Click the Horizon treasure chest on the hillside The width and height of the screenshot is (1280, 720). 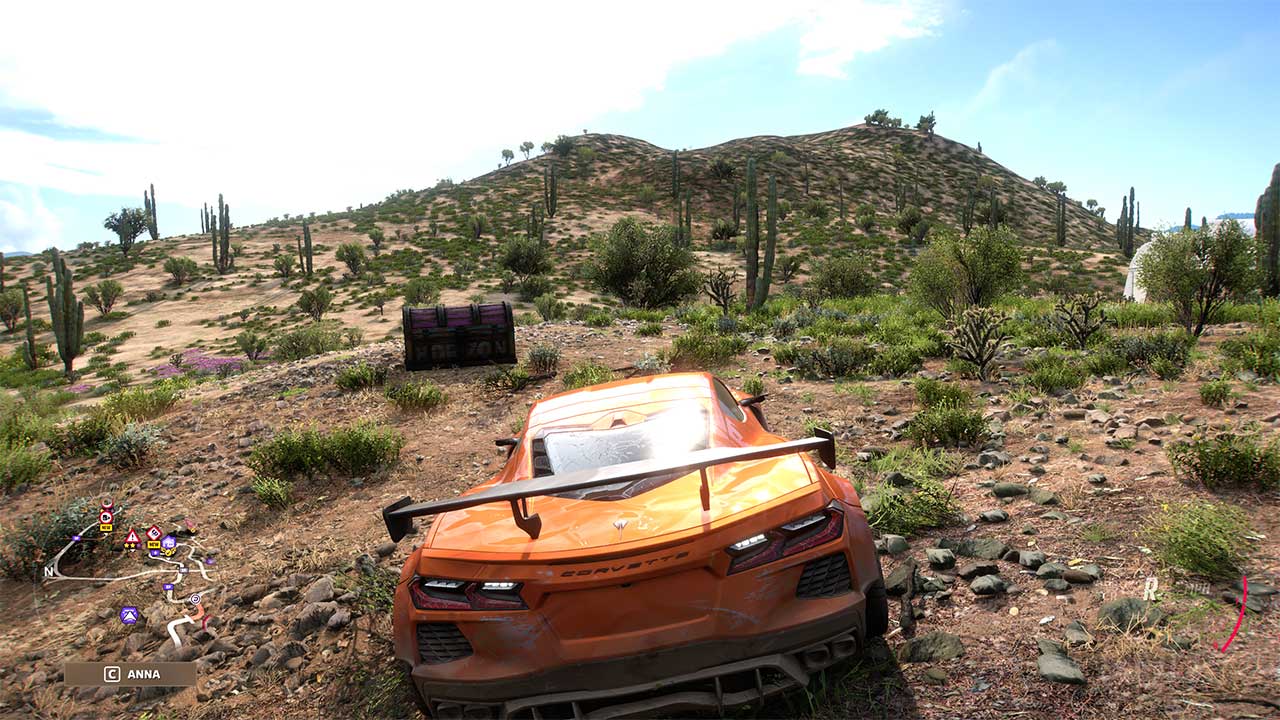coord(455,335)
